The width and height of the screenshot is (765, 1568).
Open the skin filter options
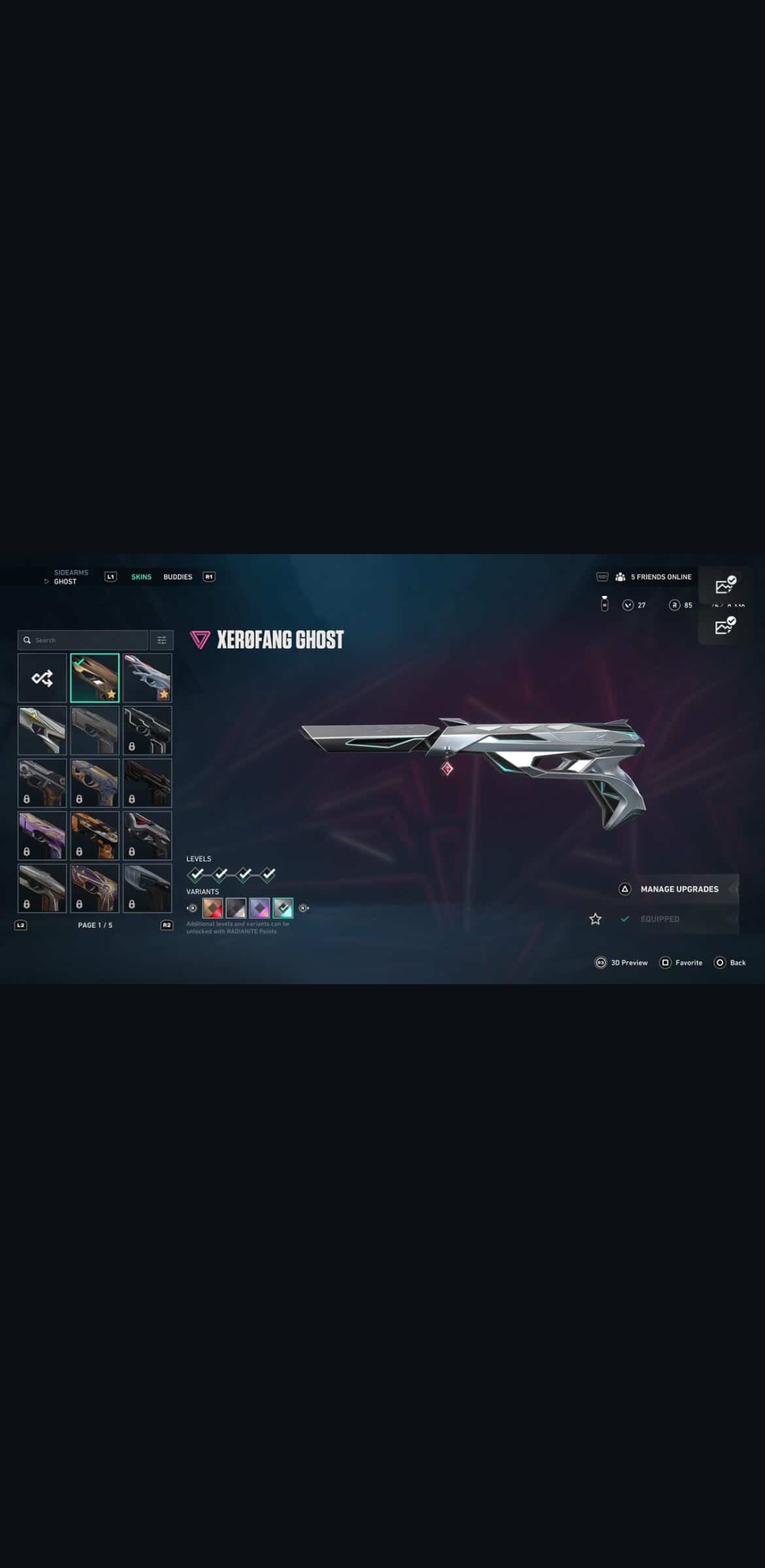(161, 640)
